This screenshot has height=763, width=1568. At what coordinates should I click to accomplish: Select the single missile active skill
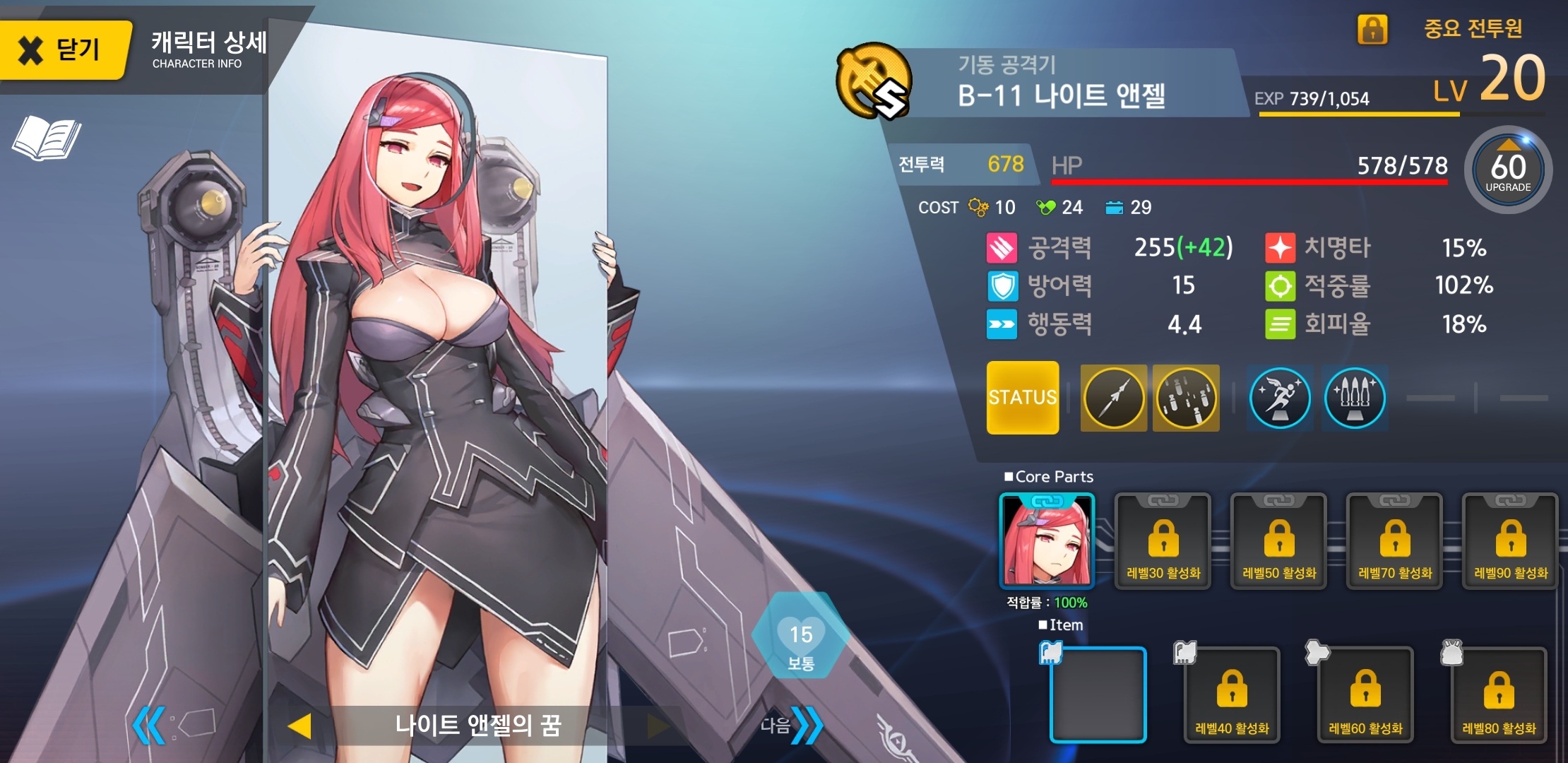[1113, 398]
